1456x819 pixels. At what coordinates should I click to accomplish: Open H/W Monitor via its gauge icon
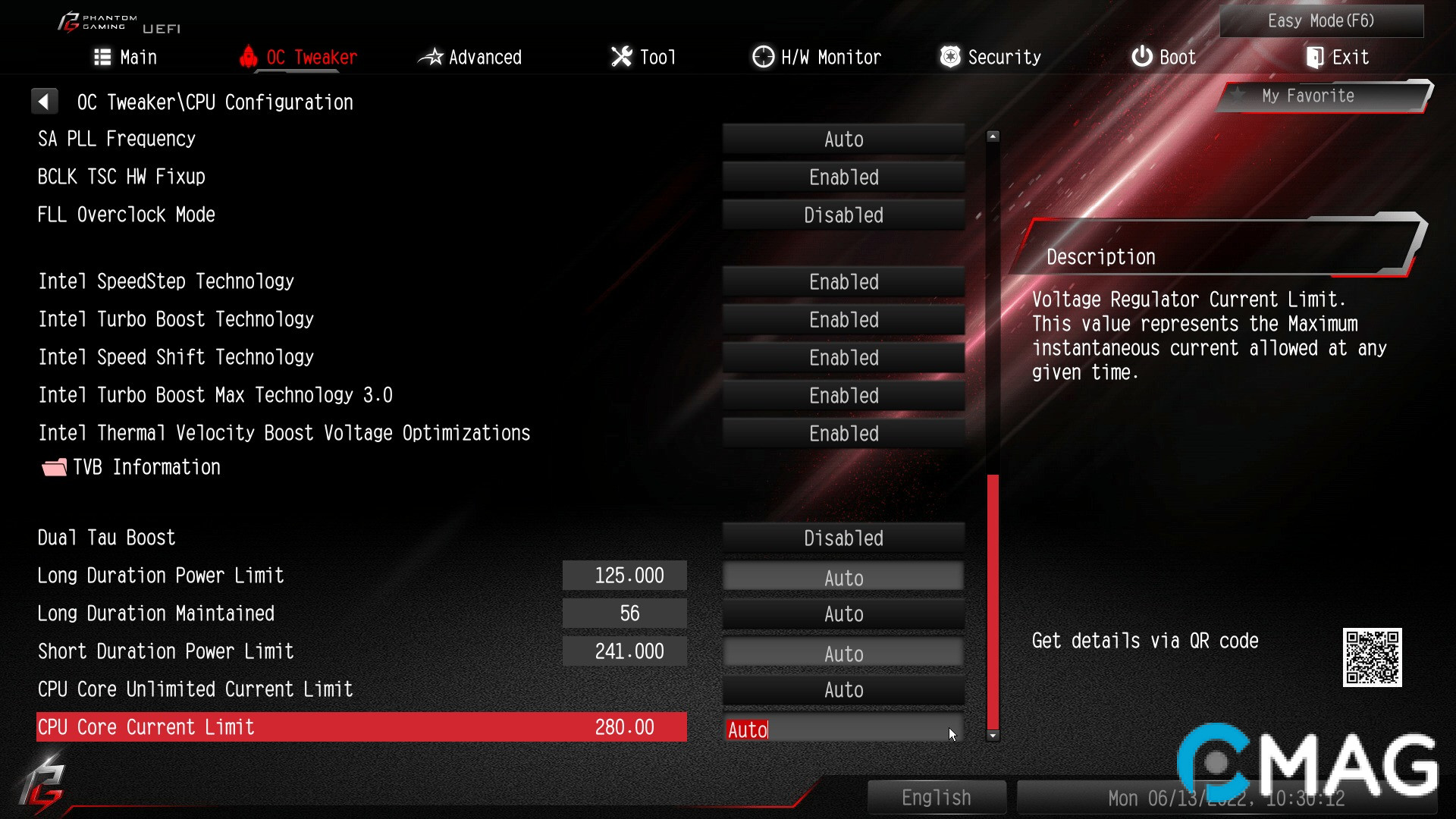(762, 56)
